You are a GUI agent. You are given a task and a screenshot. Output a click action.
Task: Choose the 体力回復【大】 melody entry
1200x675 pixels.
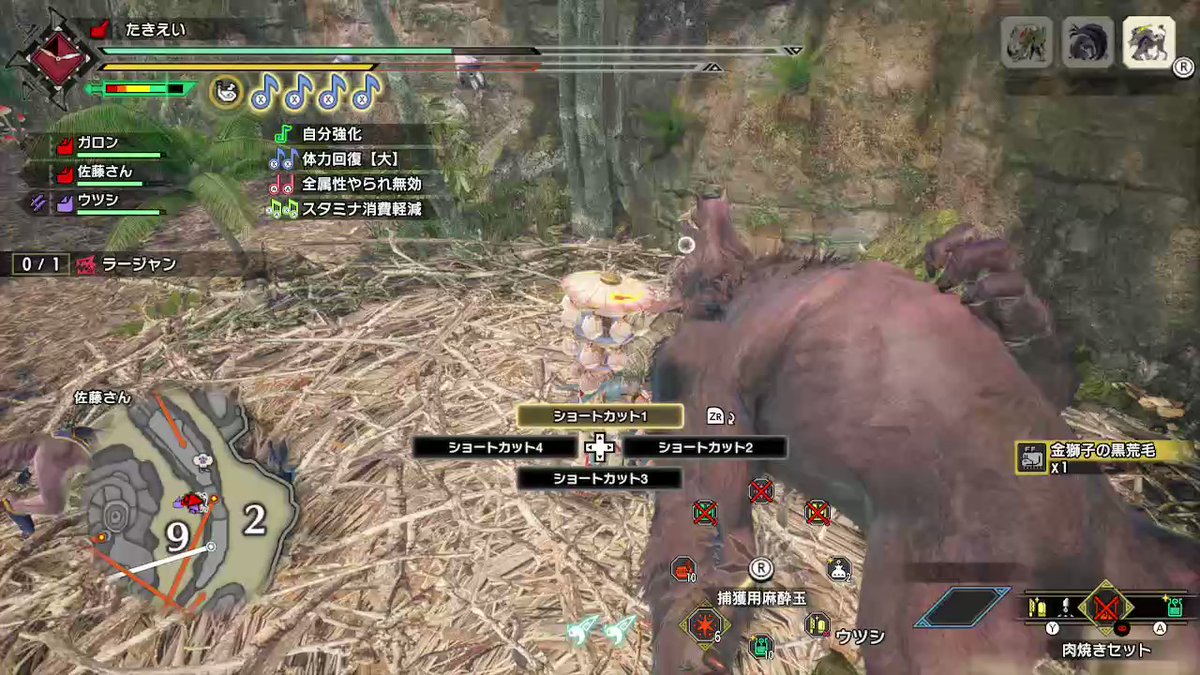pos(340,158)
